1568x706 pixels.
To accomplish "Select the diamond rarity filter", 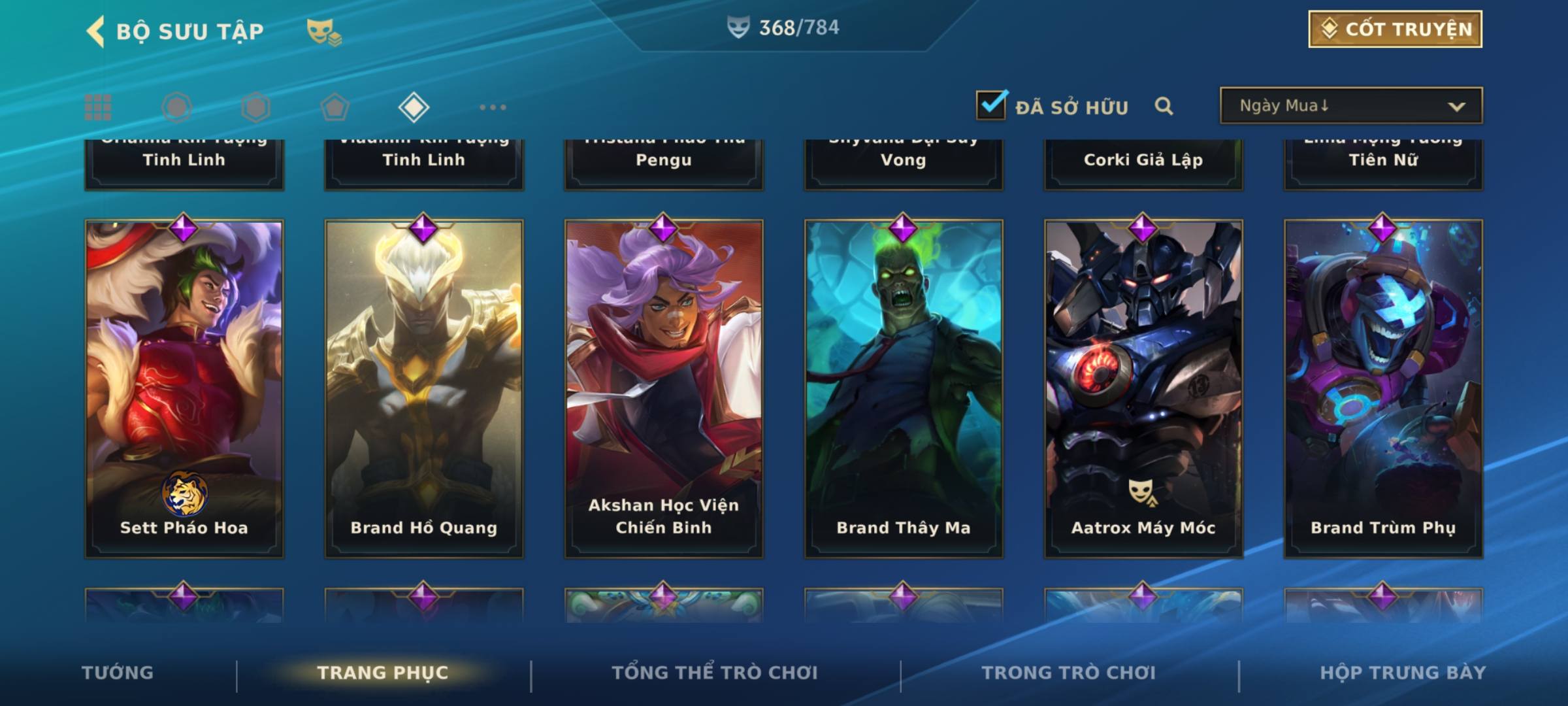I will pyautogui.click(x=414, y=107).
